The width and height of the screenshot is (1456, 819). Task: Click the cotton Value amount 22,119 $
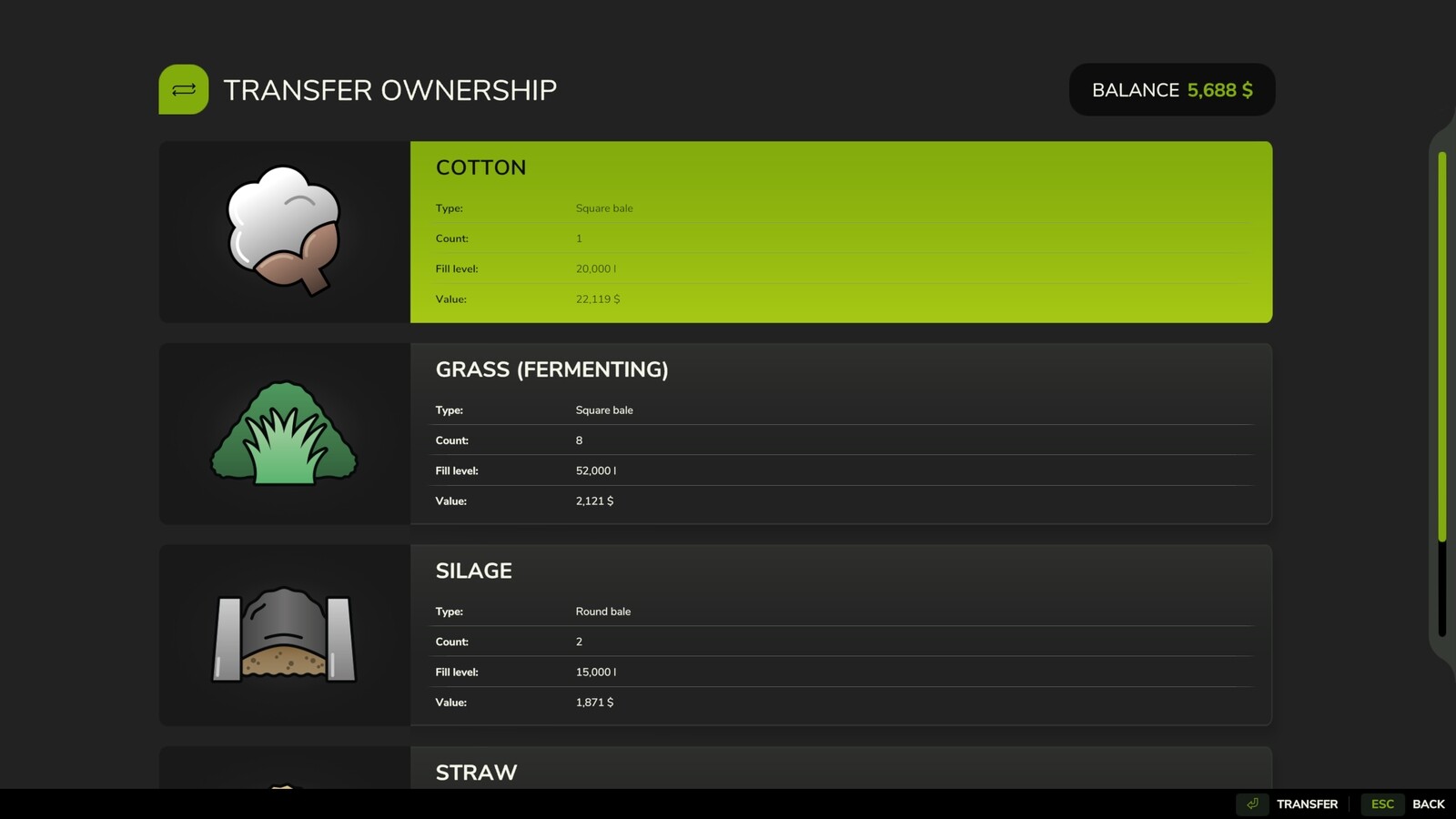598,298
